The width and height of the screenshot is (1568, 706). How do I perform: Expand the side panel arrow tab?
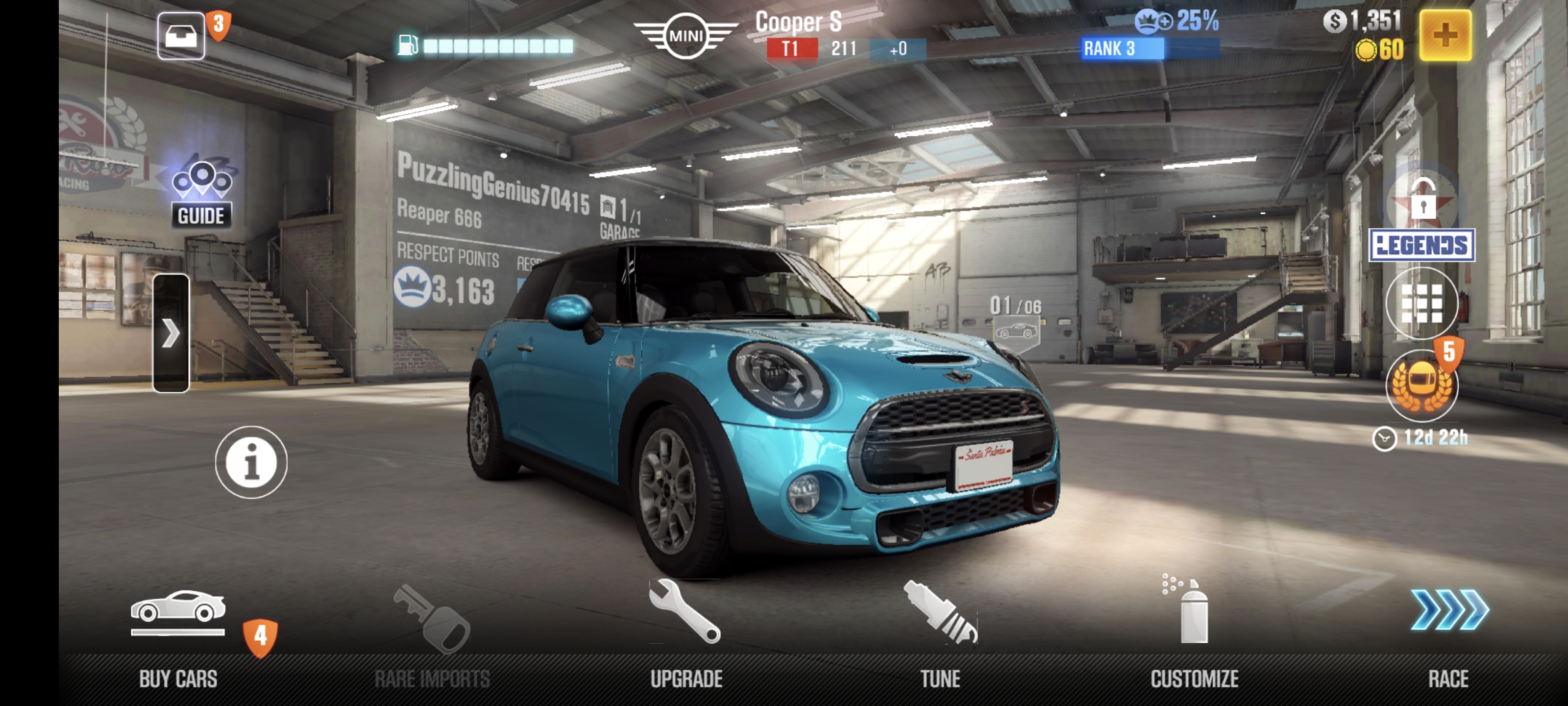171,332
